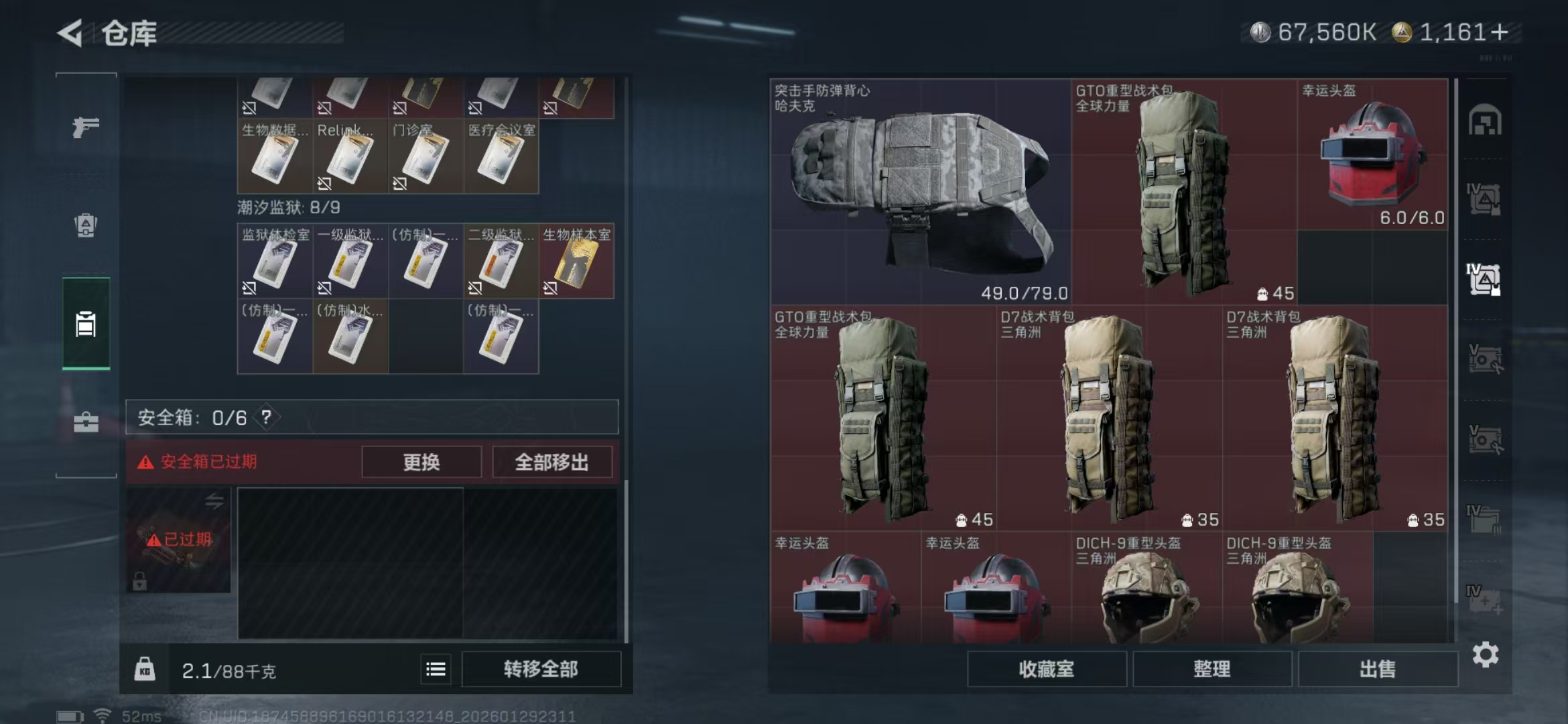Open the ? help next to 安全箱 0/6
Viewport: 1568px width, 724px height.
pyautogui.click(x=267, y=417)
